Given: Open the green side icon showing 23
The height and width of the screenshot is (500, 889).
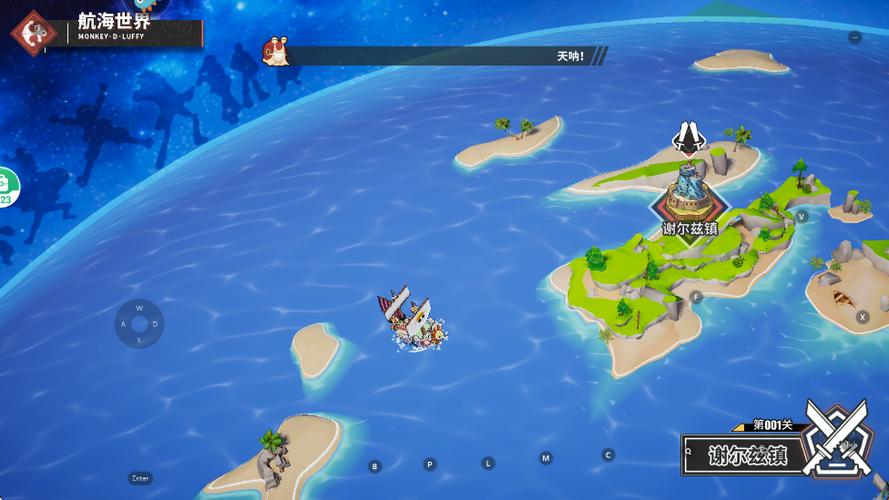Looking at the screenshot, I should (x=5, y=186).
